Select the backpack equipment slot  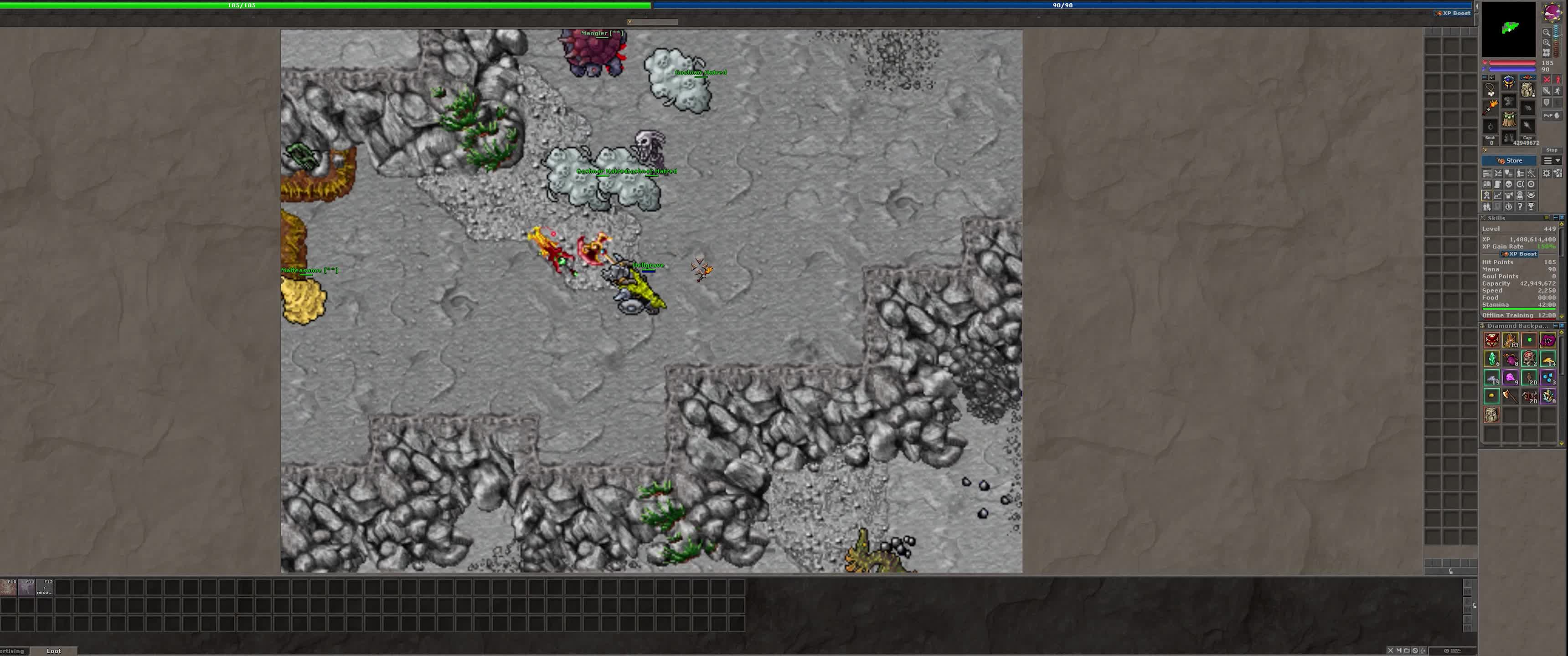click(x=1527, y=90)
